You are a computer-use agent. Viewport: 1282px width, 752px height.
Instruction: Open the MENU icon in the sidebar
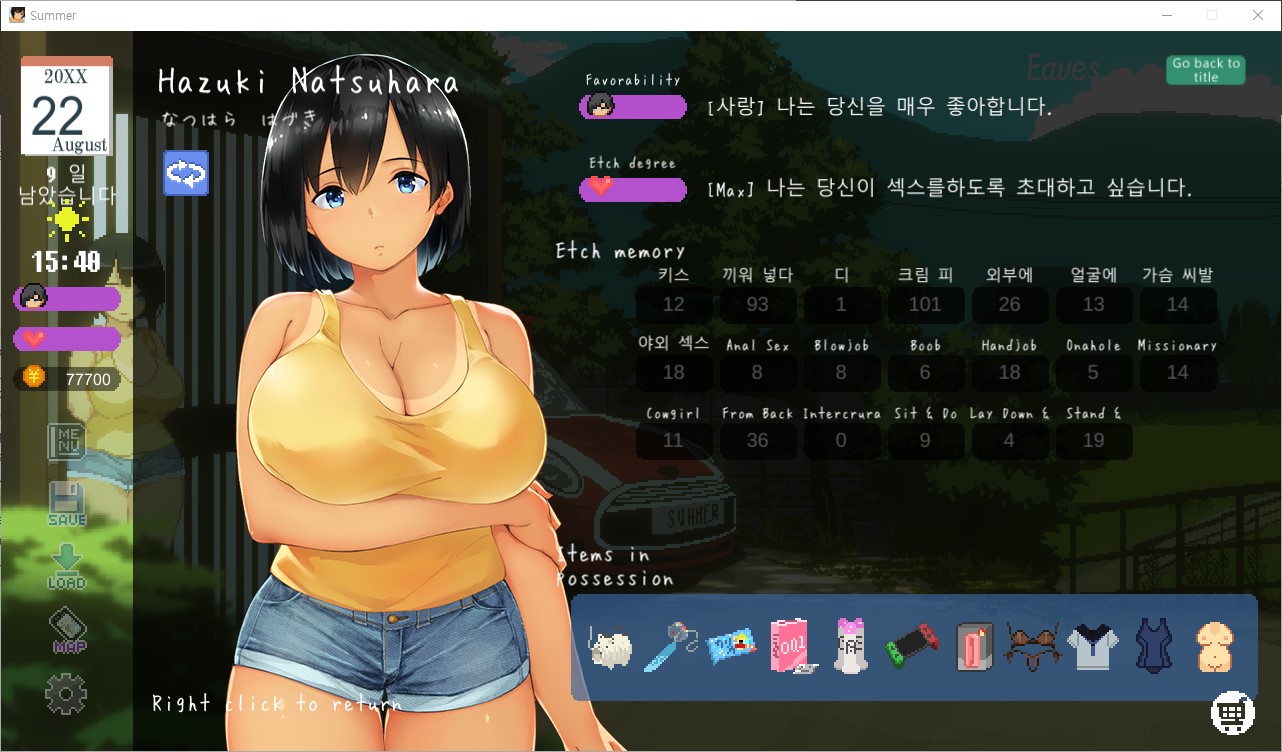tap(67, 441)
